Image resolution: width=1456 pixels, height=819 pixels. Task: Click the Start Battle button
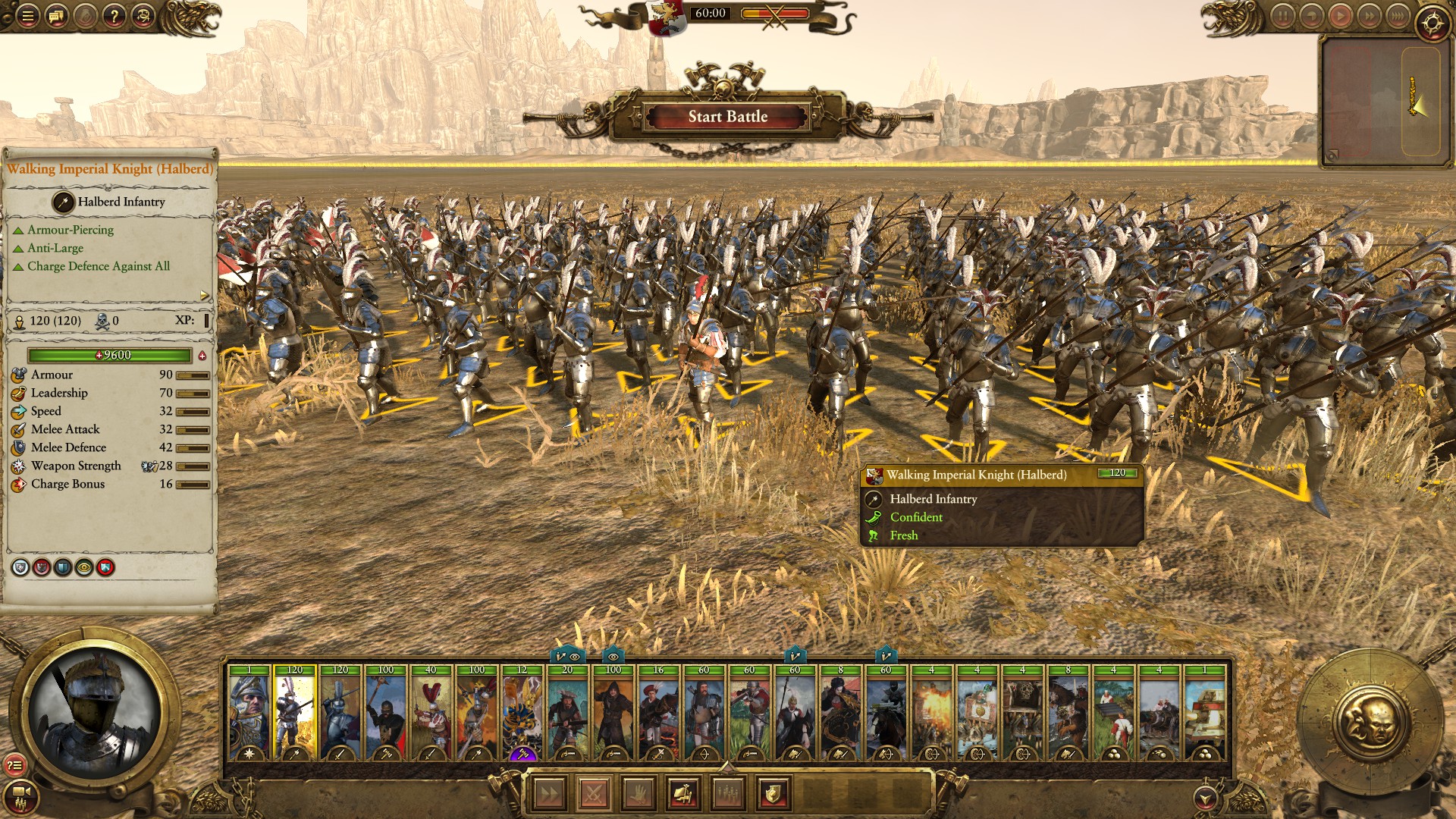point(727,117)
